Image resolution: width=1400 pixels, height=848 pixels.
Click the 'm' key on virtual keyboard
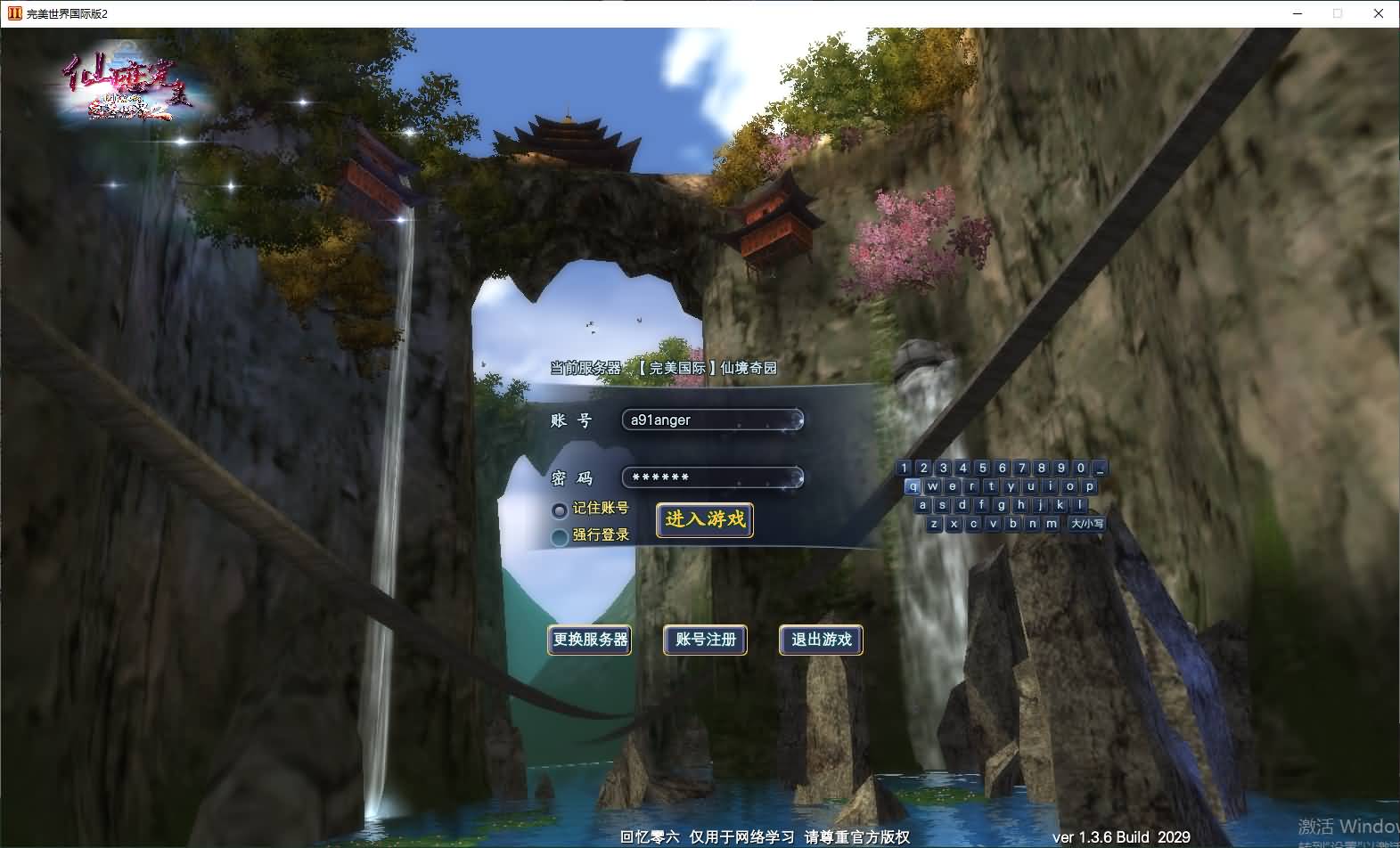point(1052,524)
